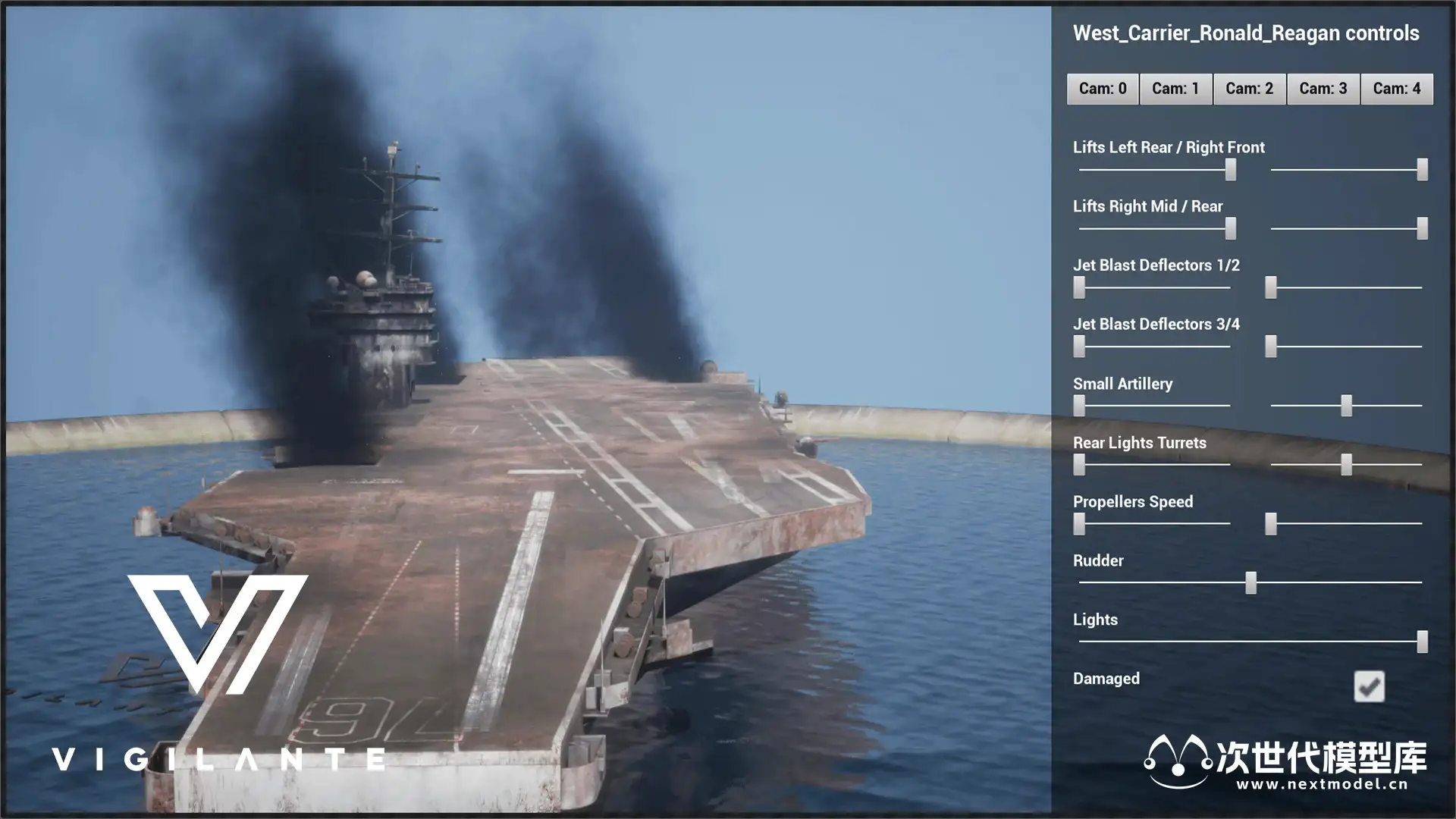The height and width of the screenshot is (819, 1456).
Task: Click the Lights slider handle
Action: pos(1422,642)
